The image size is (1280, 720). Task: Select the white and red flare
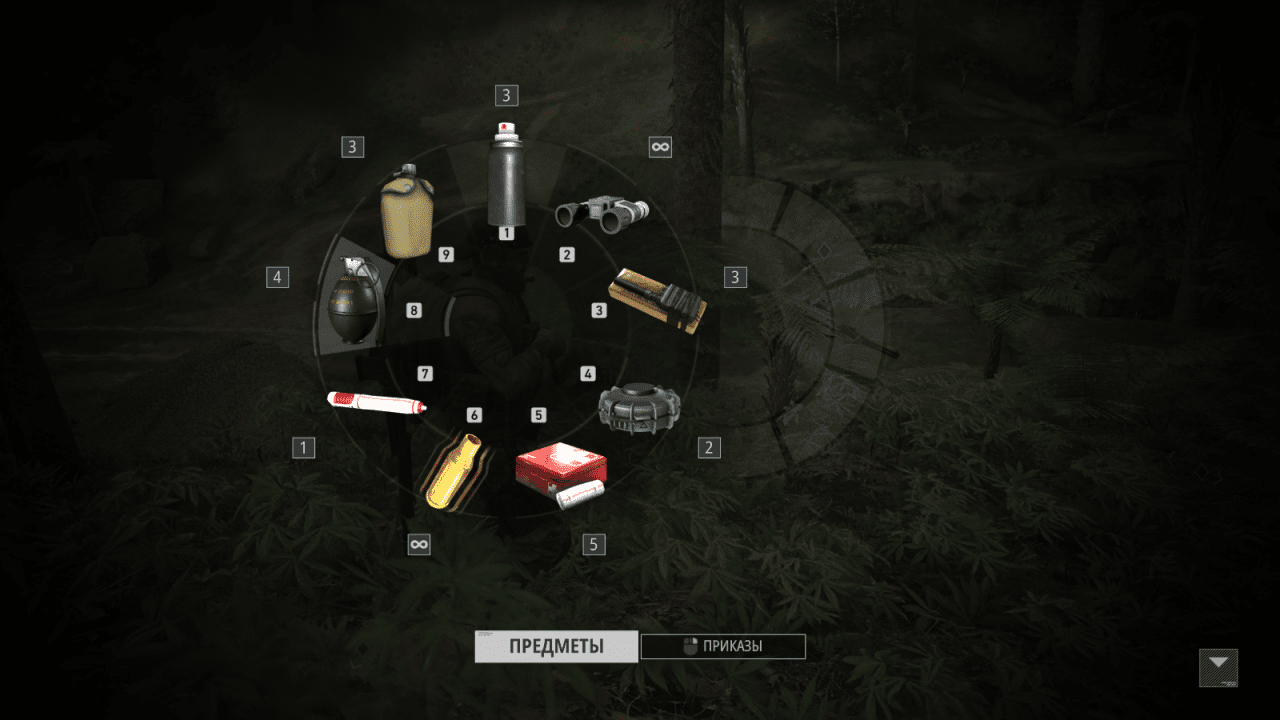[x=377, y=403]
